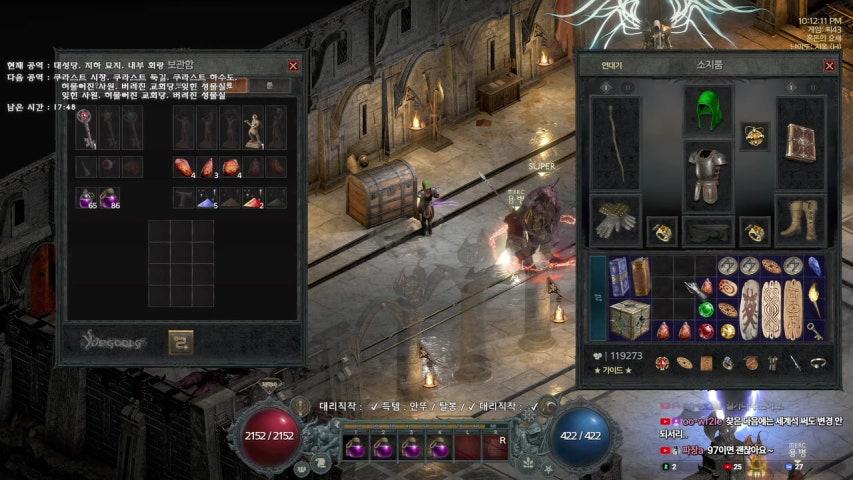Select the key item in inventory

[816, 329]
